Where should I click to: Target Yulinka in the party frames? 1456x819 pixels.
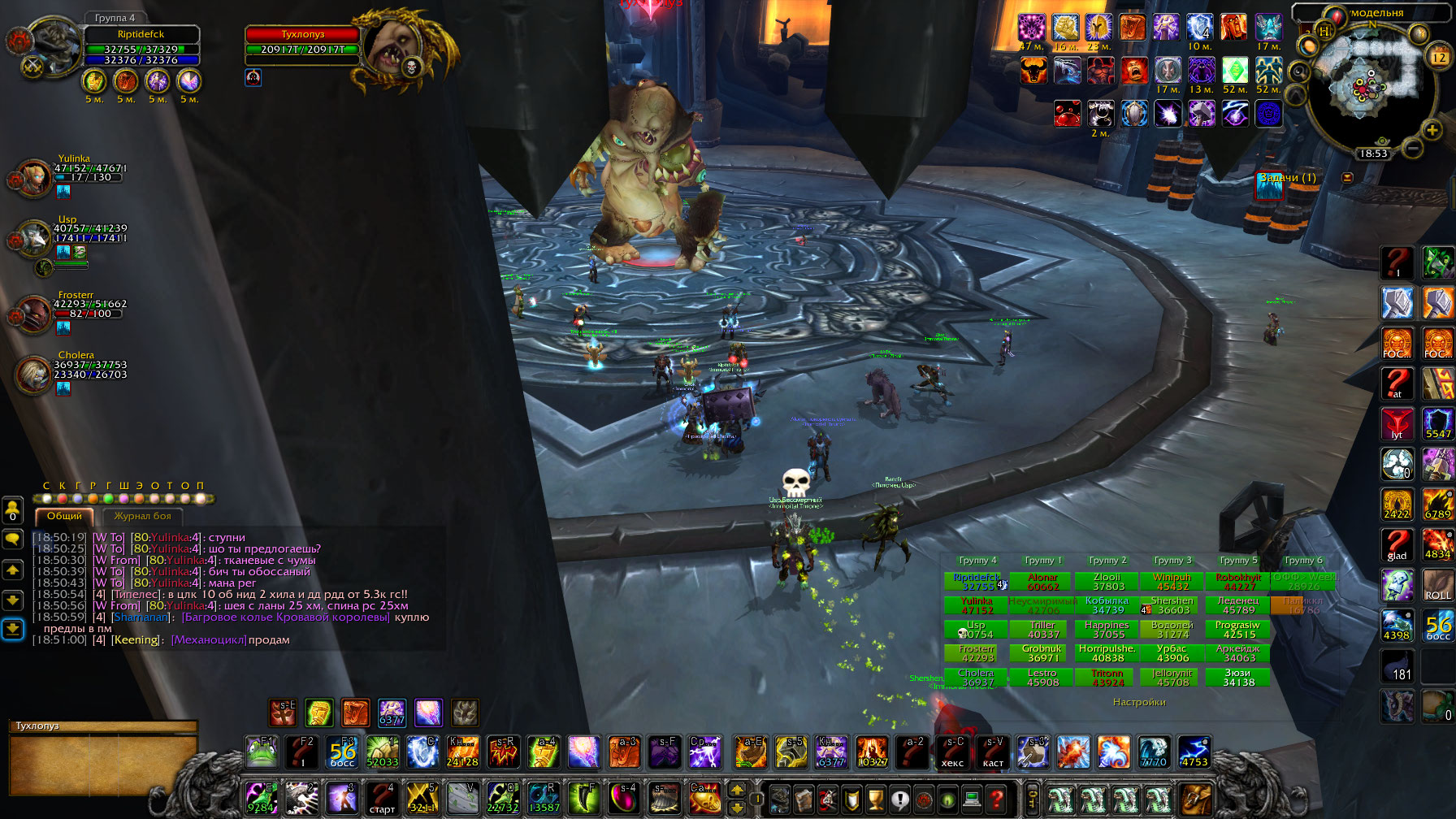(32, 178)
